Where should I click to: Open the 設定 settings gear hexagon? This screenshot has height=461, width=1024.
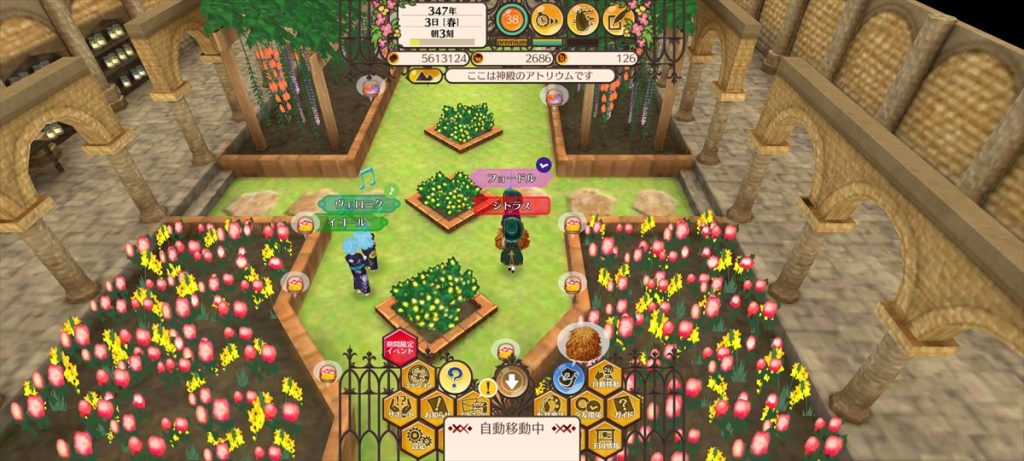pos(418,438)
